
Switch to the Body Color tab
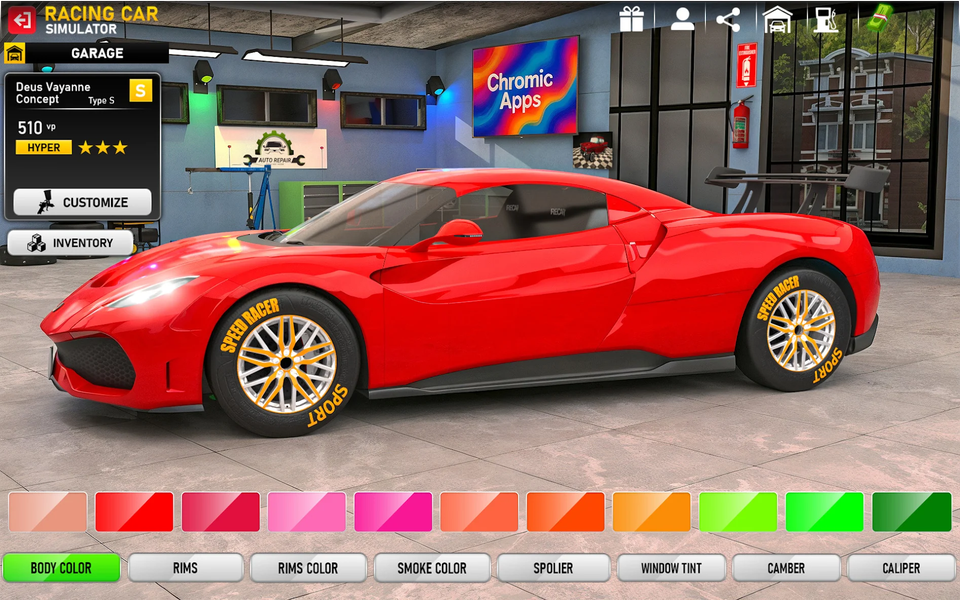point(61,568)
